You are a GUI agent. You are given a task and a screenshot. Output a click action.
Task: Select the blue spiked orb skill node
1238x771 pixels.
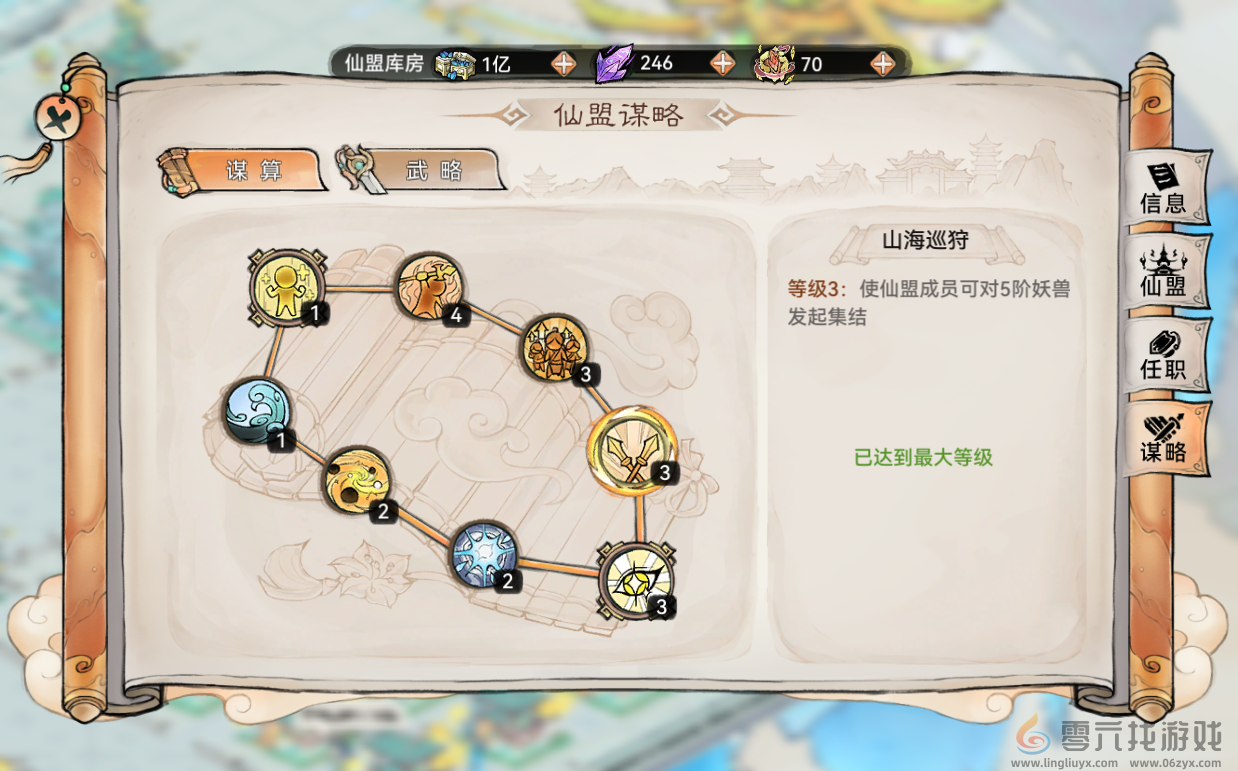click(x=484, y=555)
